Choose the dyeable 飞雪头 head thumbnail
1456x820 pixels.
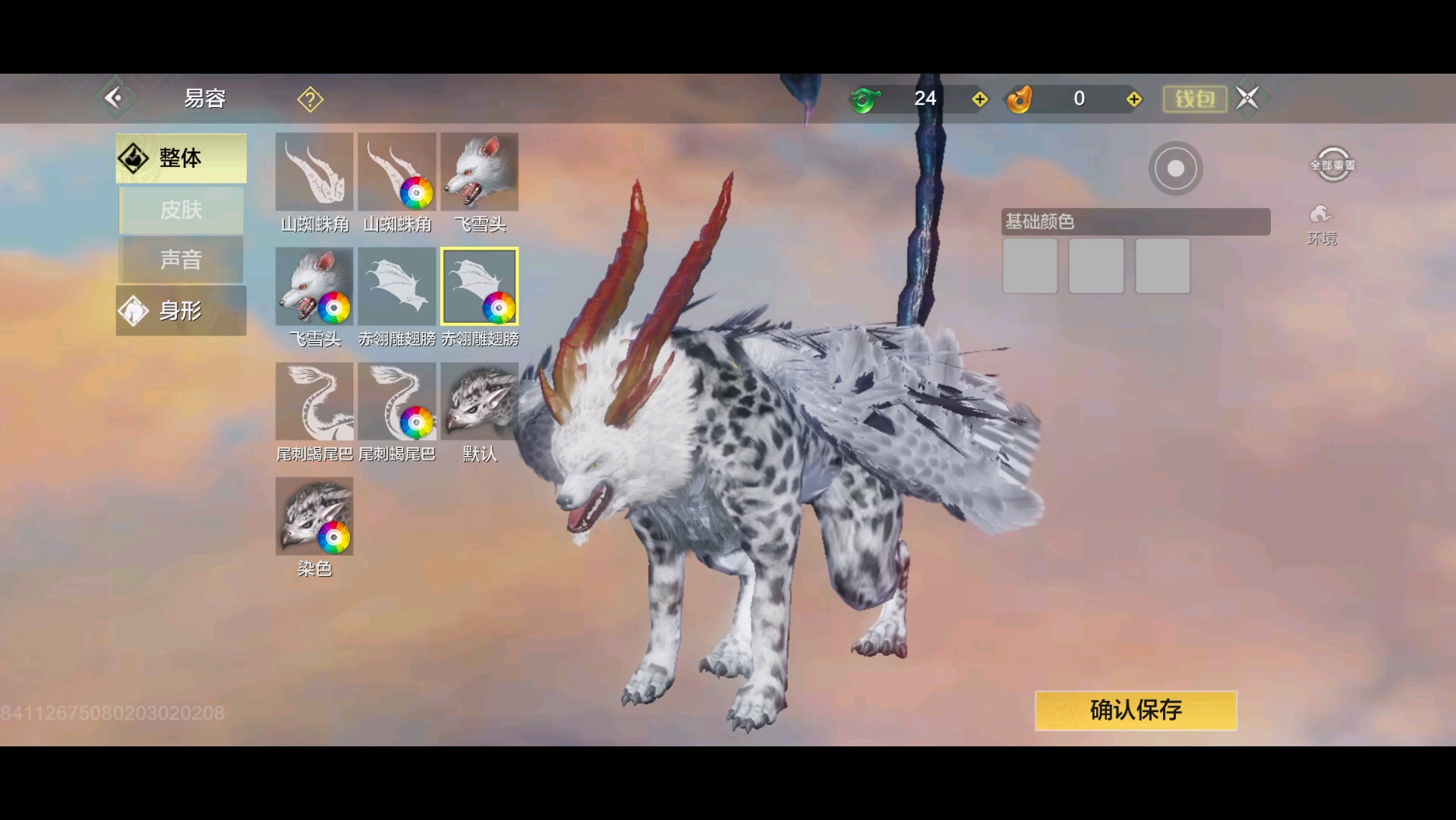[314, 287]
